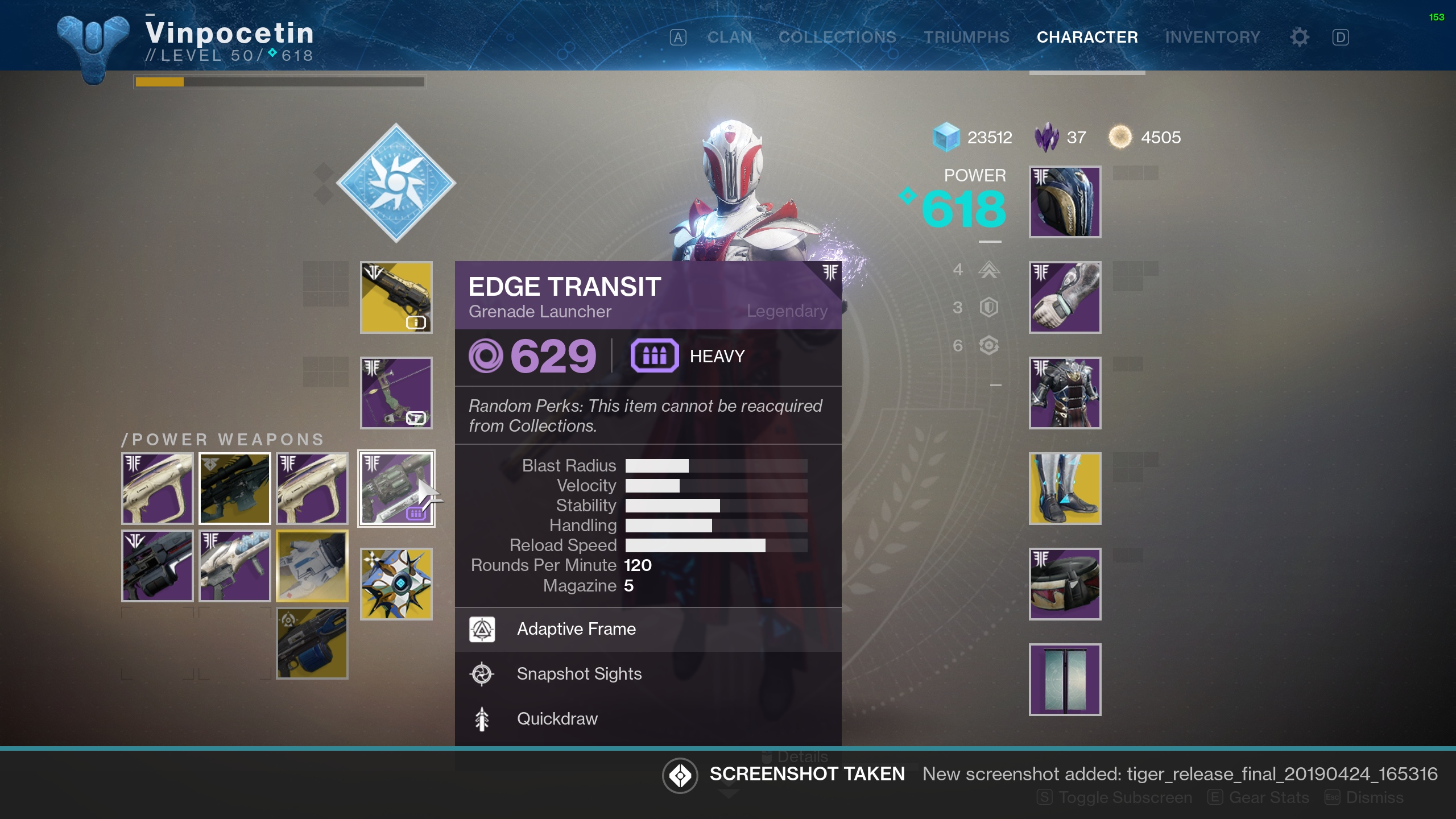Click the Bright Dust currency icon
The width and height of the screenshot is (1456, 819).
[1122, 137]
